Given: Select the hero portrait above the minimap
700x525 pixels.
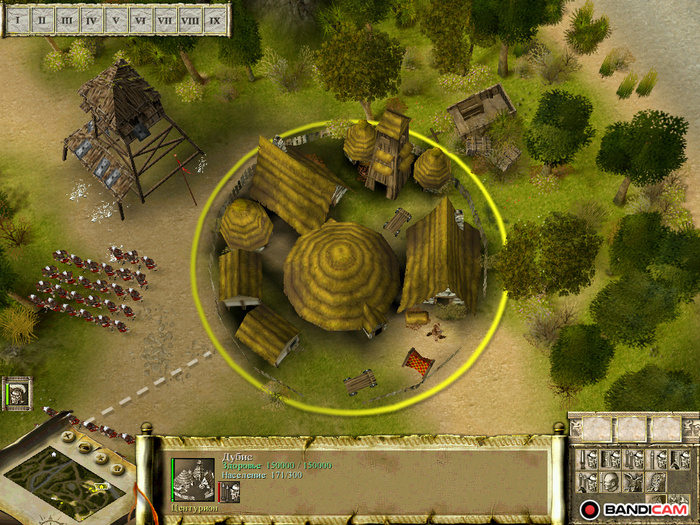Looking at the screenshot, I should click(x=18, y=393).
